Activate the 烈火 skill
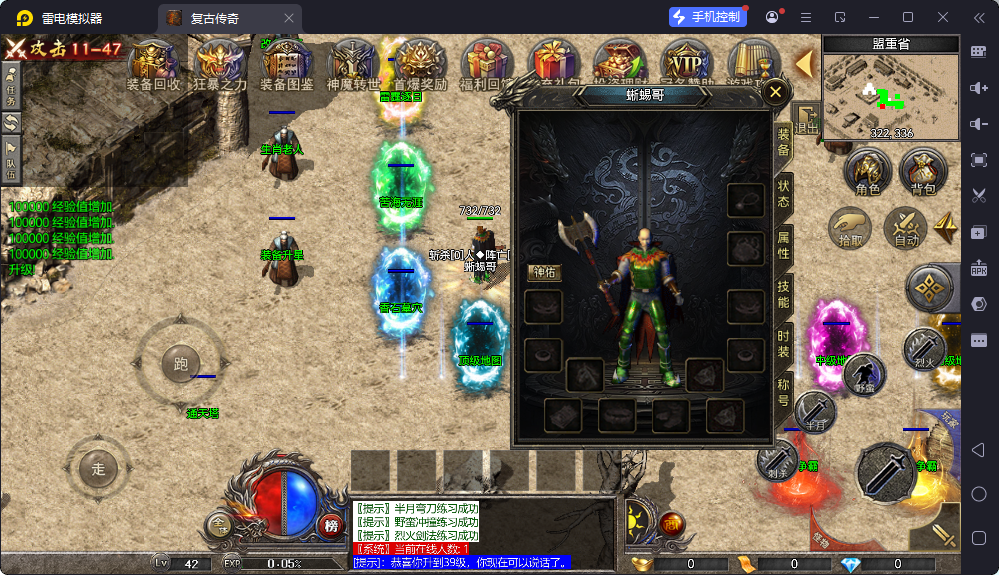The width and height of the screenshot is (999, 575). click(926, 347)
